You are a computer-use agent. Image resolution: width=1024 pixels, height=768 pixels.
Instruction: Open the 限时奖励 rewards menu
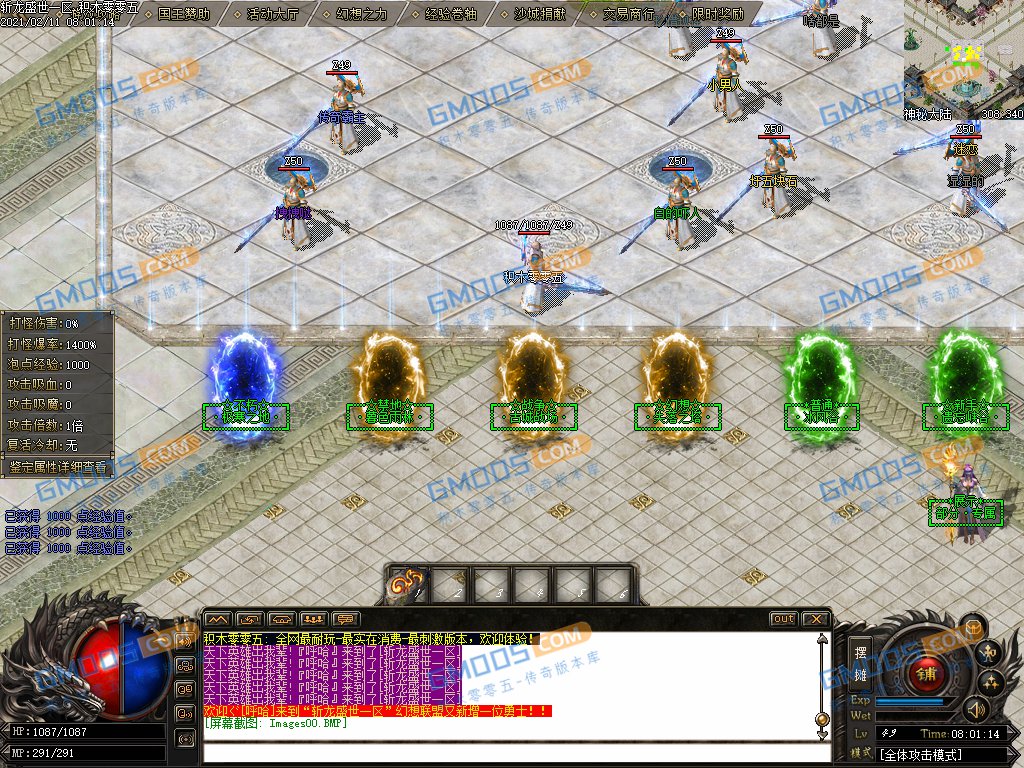click(x=717, y=14)
